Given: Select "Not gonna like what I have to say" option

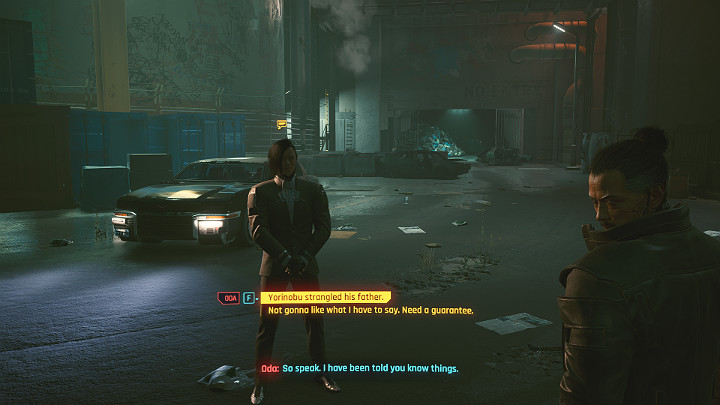Looking at the screenshot, I should (370, 311).
